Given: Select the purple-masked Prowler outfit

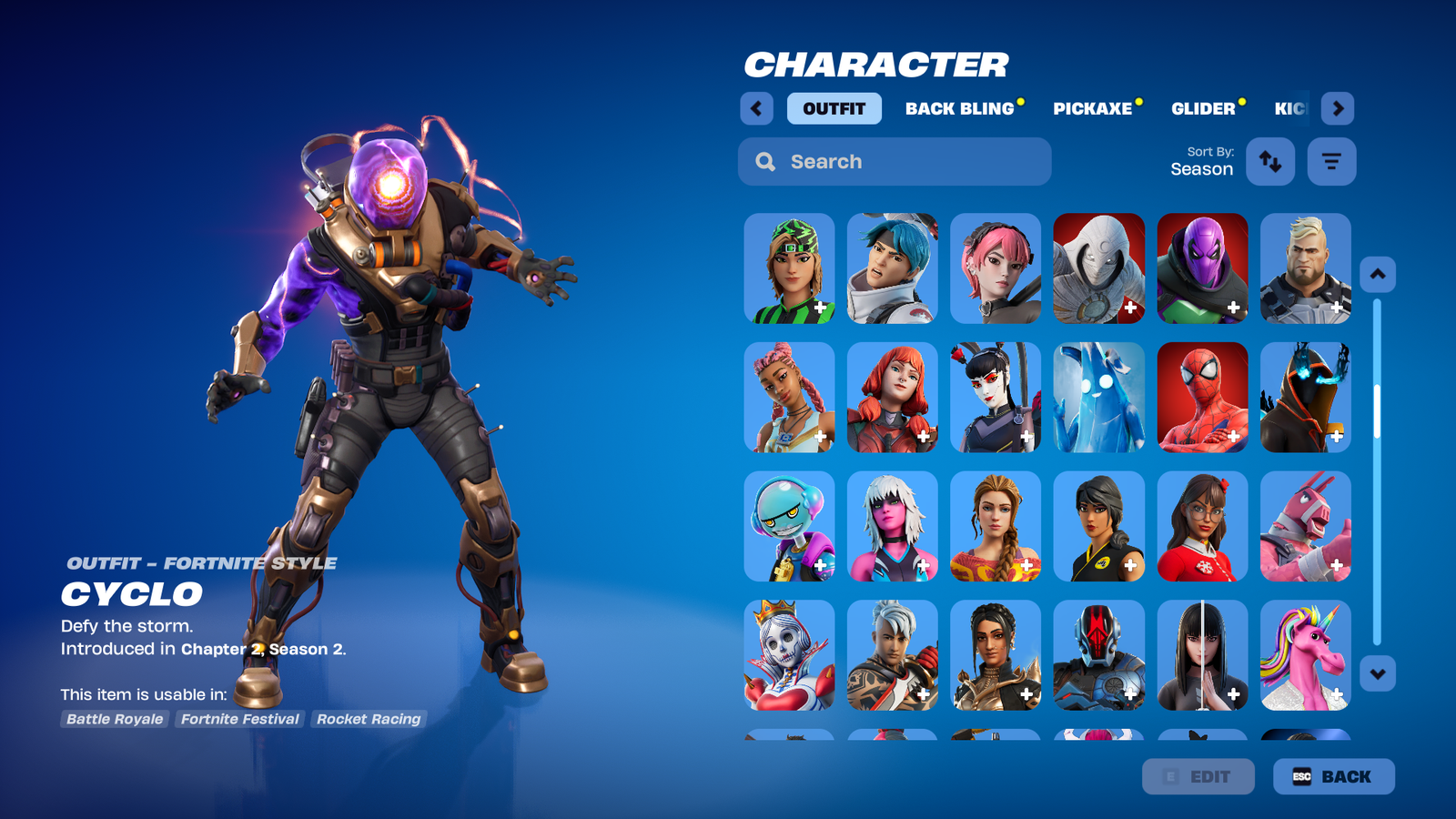Looking at the screenshot, I should coord(1202,268).
